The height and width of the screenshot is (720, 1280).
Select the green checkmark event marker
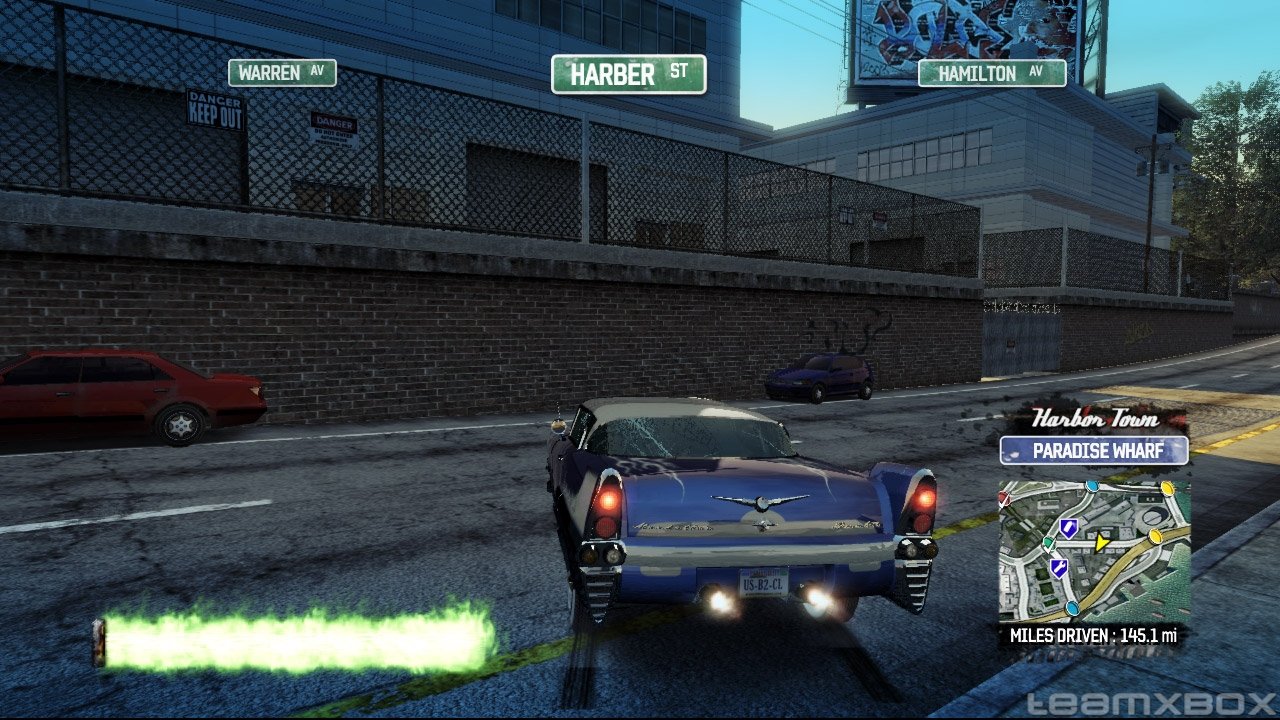coord(1048,543)
